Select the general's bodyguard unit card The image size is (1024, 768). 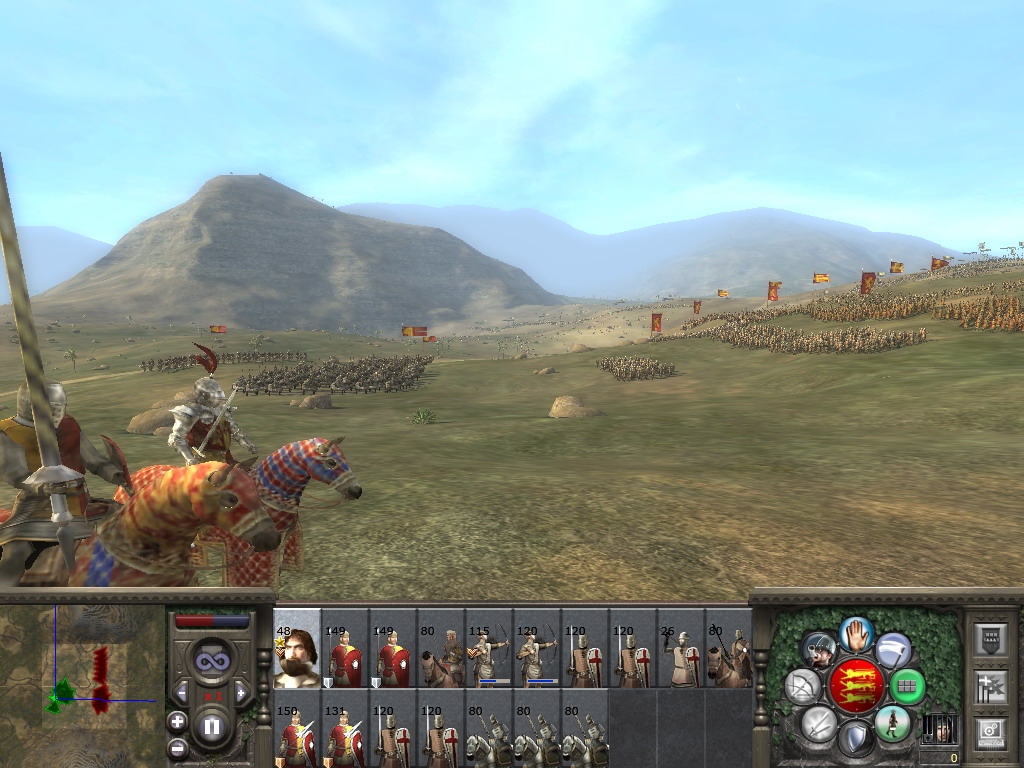click(x=297, y=649)
